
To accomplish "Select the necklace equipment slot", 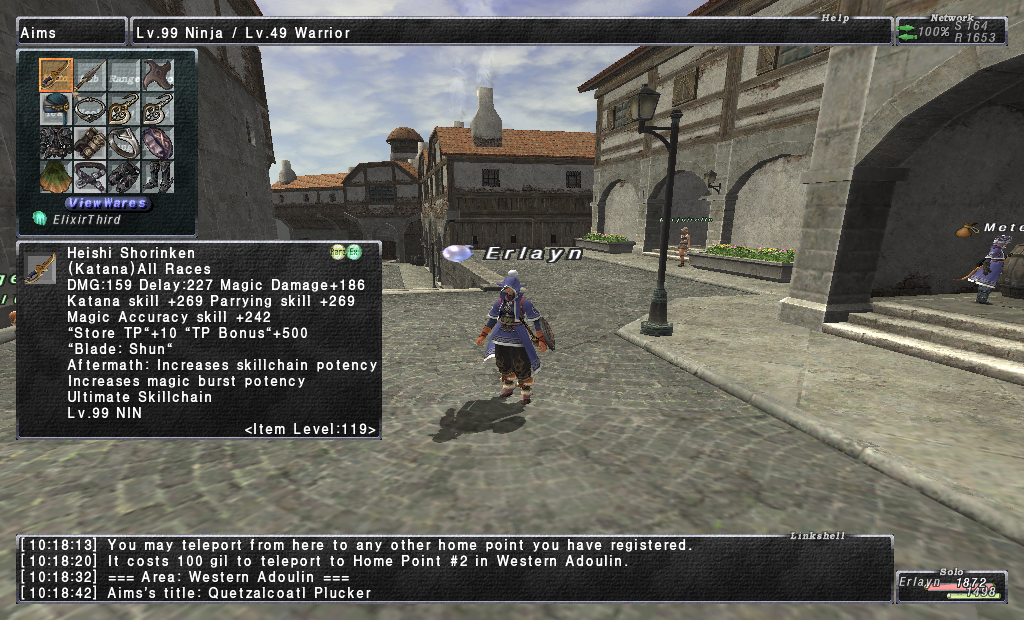I will point(90,109).
